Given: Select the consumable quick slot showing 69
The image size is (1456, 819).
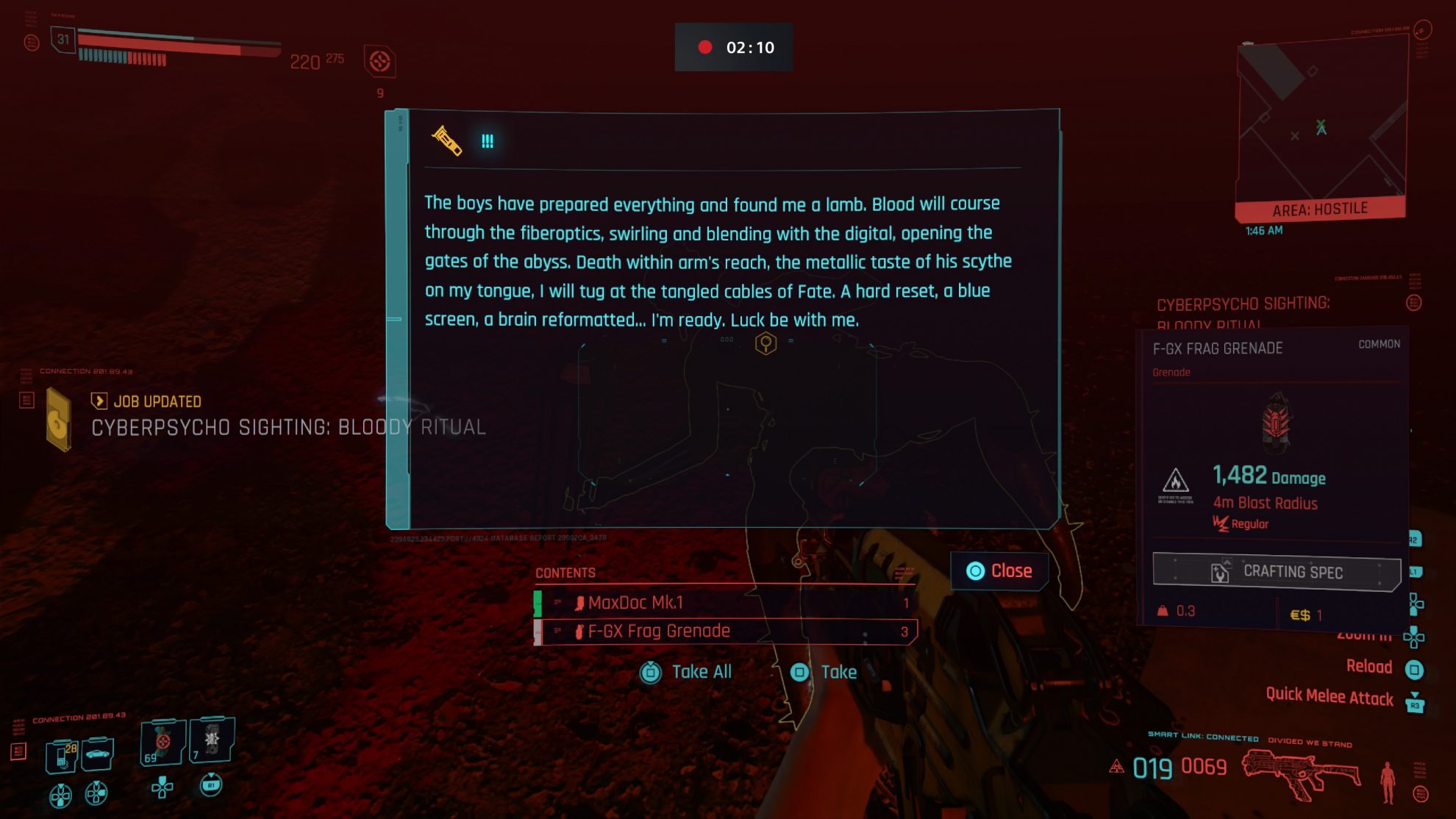Looking at the screenshot, I should (163, 743).
